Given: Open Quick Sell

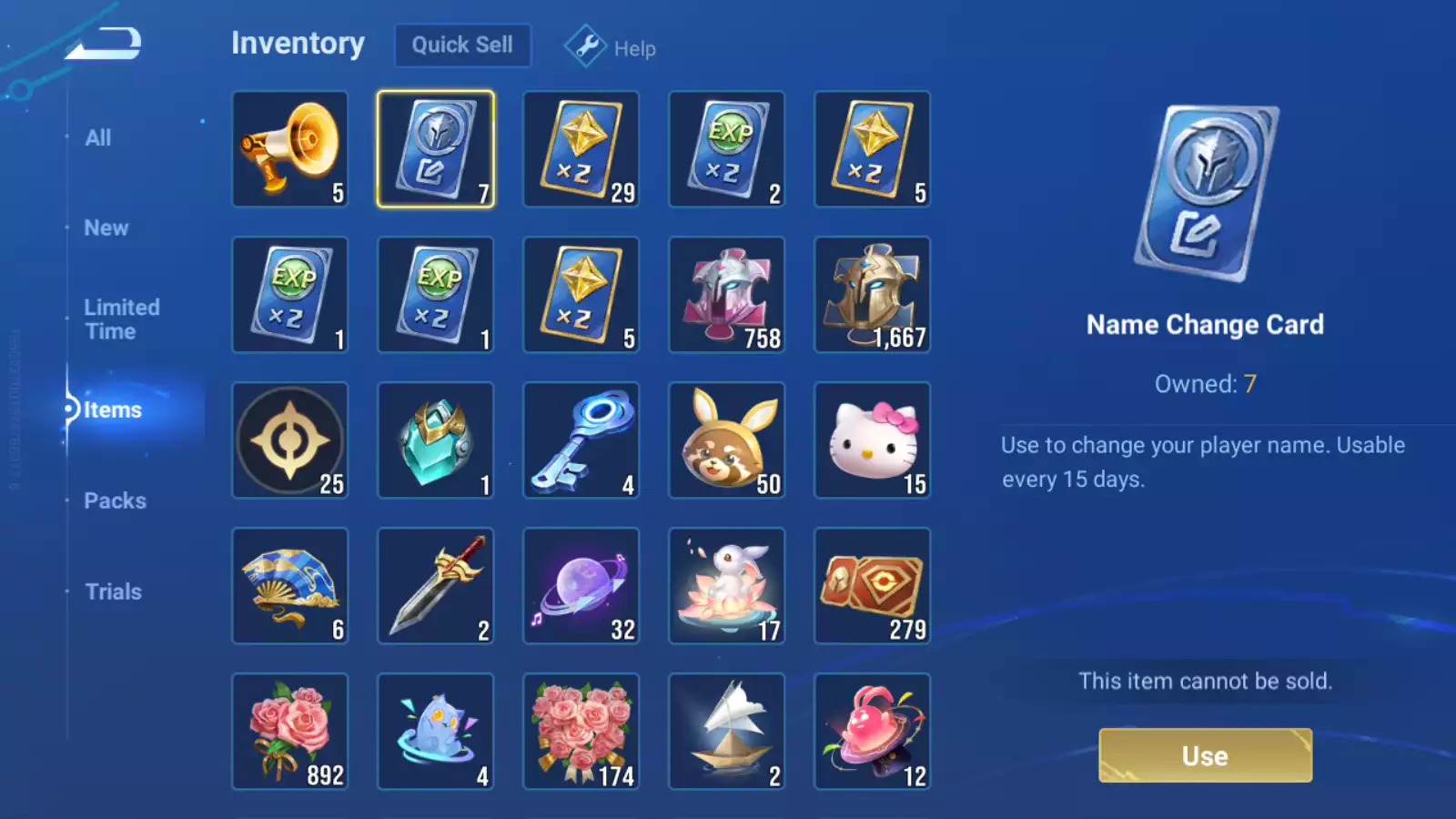Looking at the screenshot, I should click(x=462, y=45).
